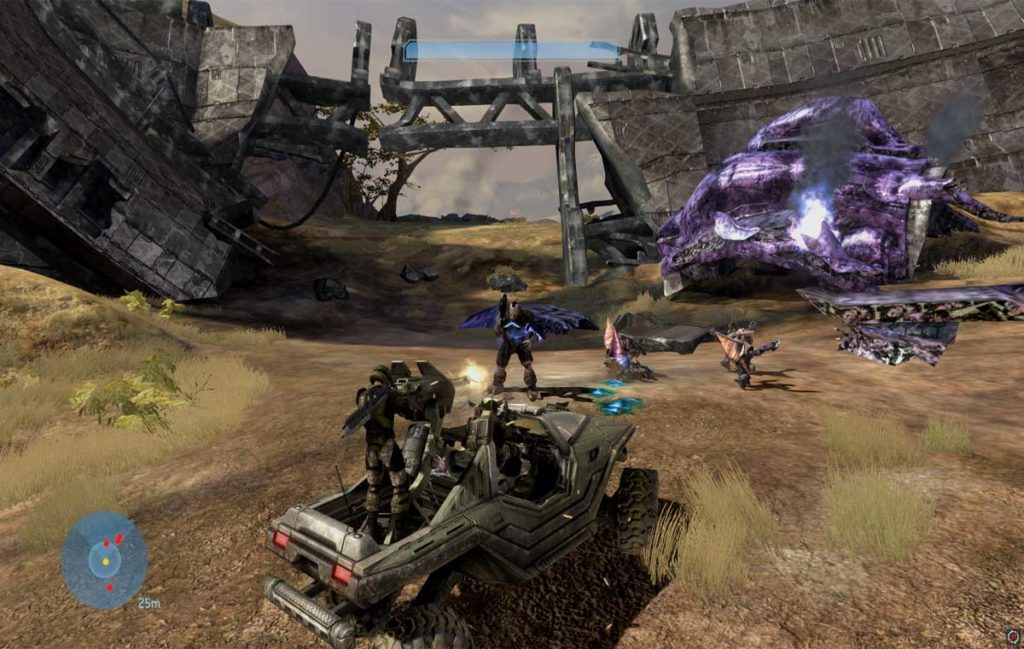Click the small red circular corner badge

click(x=1013, y=636)
